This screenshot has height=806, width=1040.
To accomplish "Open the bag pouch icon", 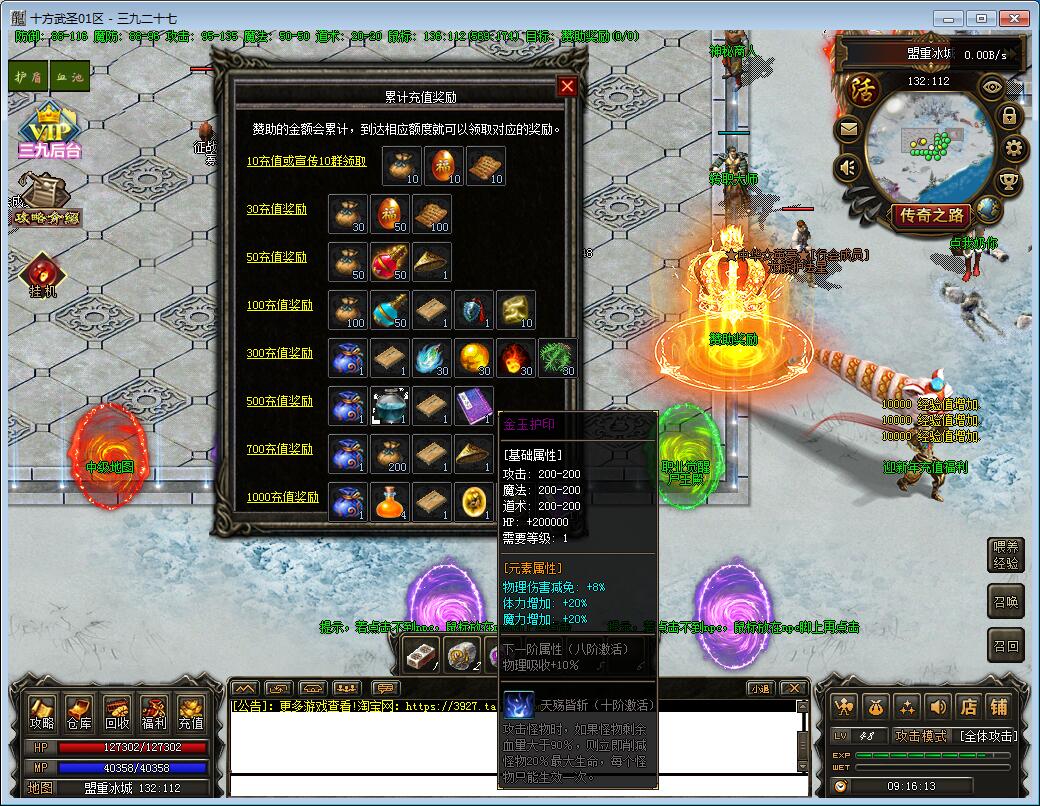I will [878, 706].
